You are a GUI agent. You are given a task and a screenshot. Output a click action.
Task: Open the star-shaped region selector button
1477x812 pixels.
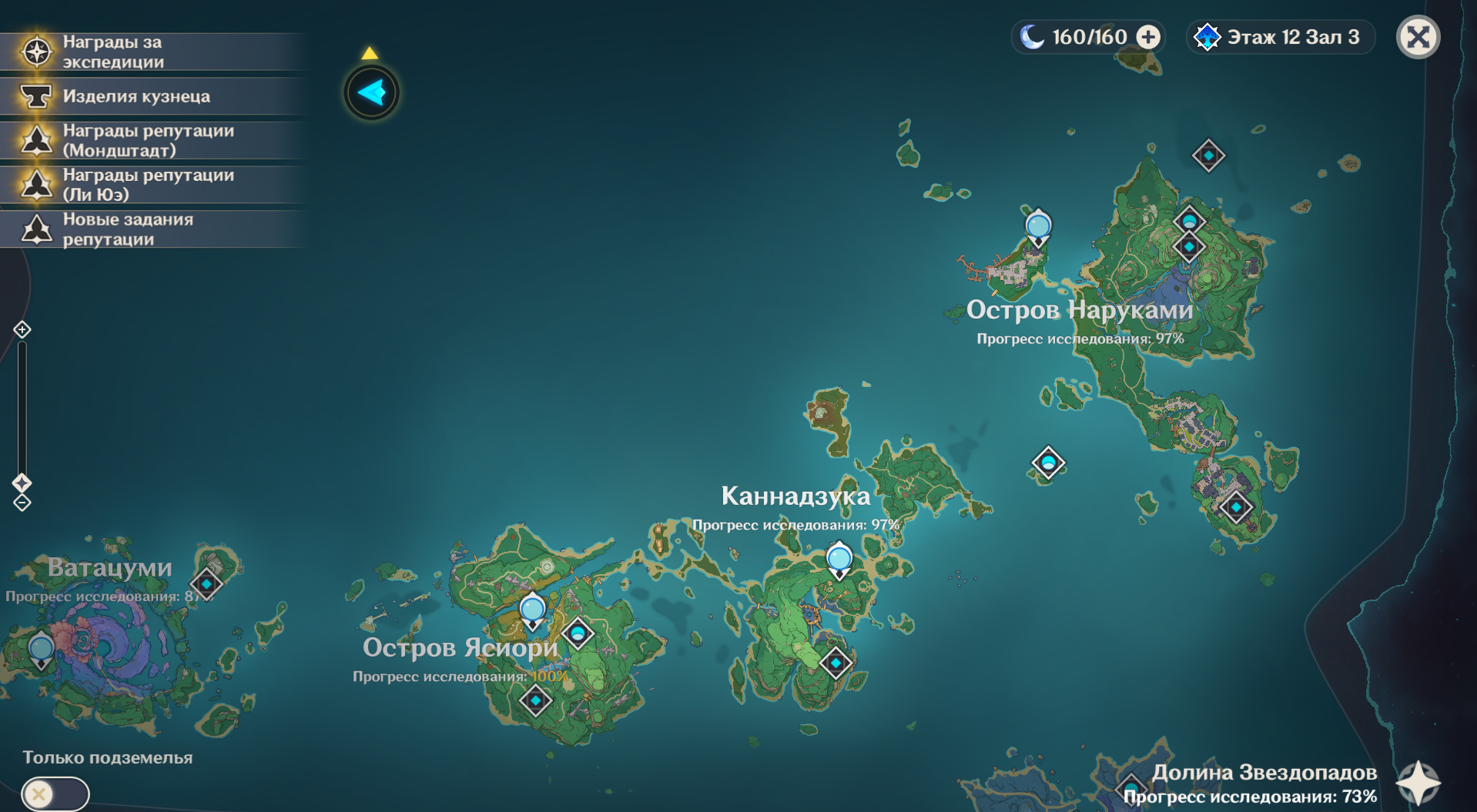click(x=1418, y=783)
